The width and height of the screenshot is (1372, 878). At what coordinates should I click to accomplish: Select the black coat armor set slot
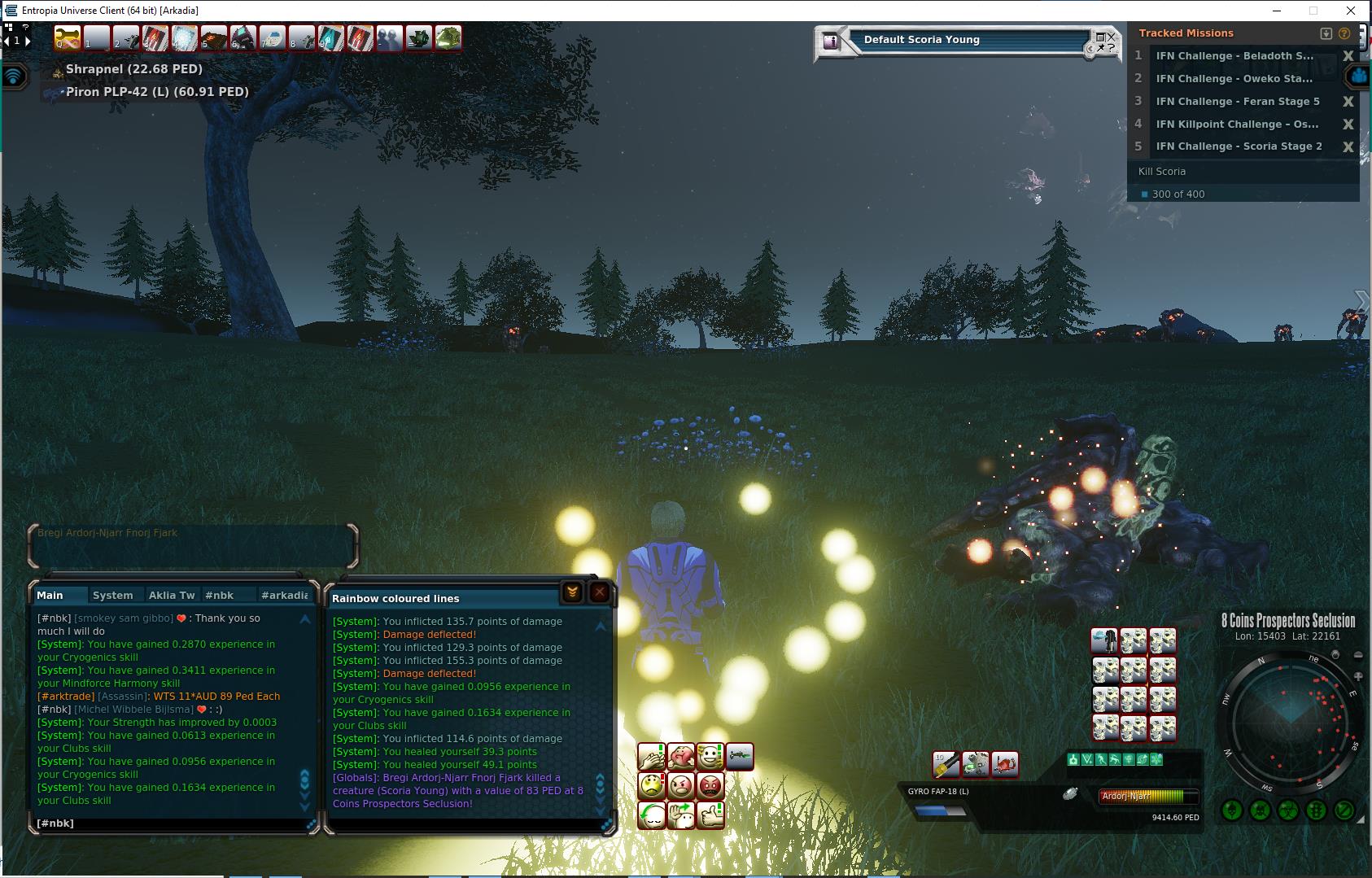(x=1104, y=641)
